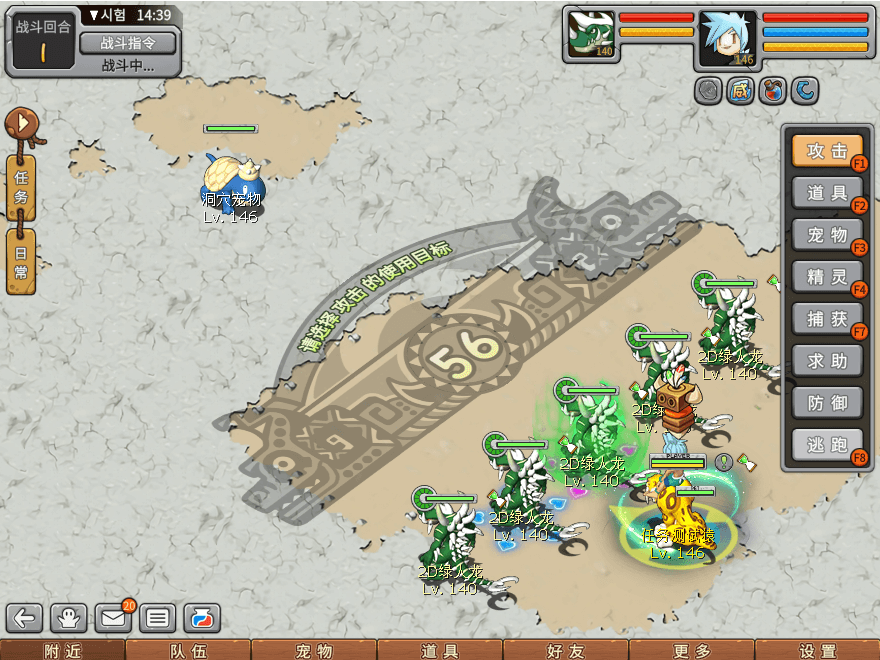Select the 捕获 capture command
Screen dimensions: 880x660
tap(827, 319)
